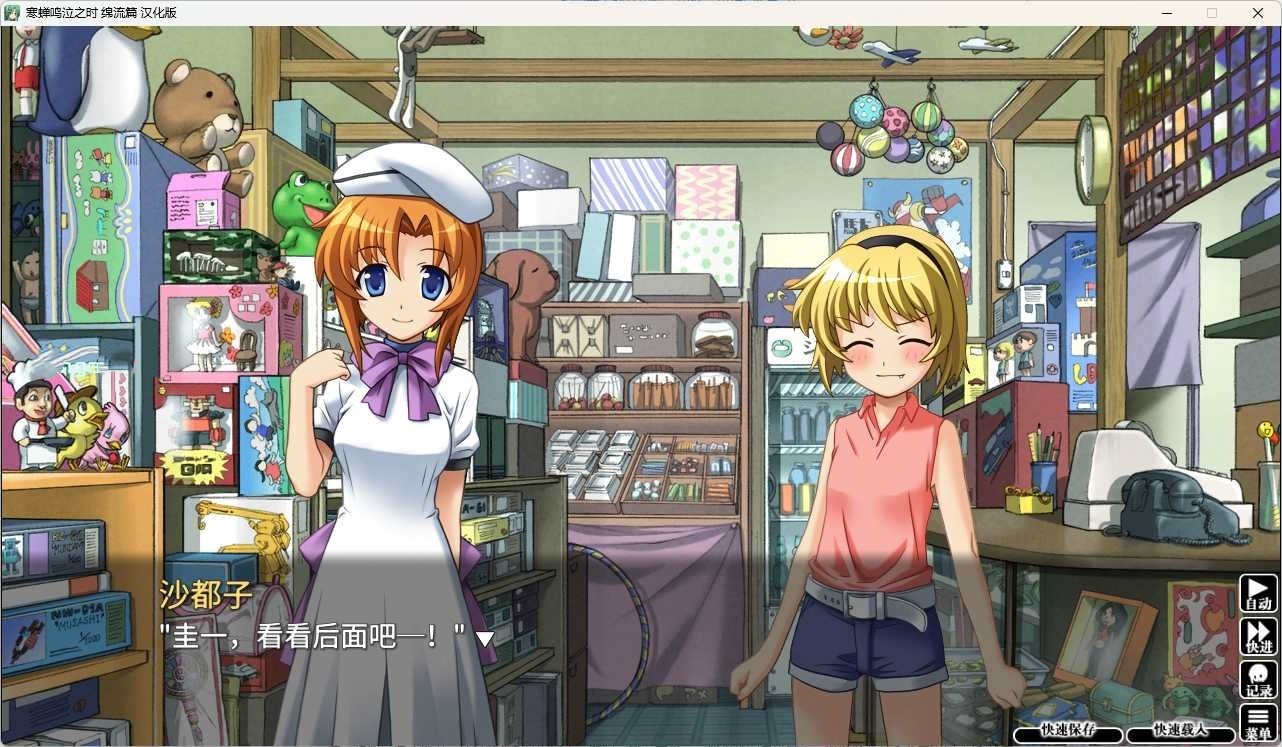This screenshot has width=1282, height=747.
Task: Advance dialogue via the white arrow indicator
Action: coord(485,638)
